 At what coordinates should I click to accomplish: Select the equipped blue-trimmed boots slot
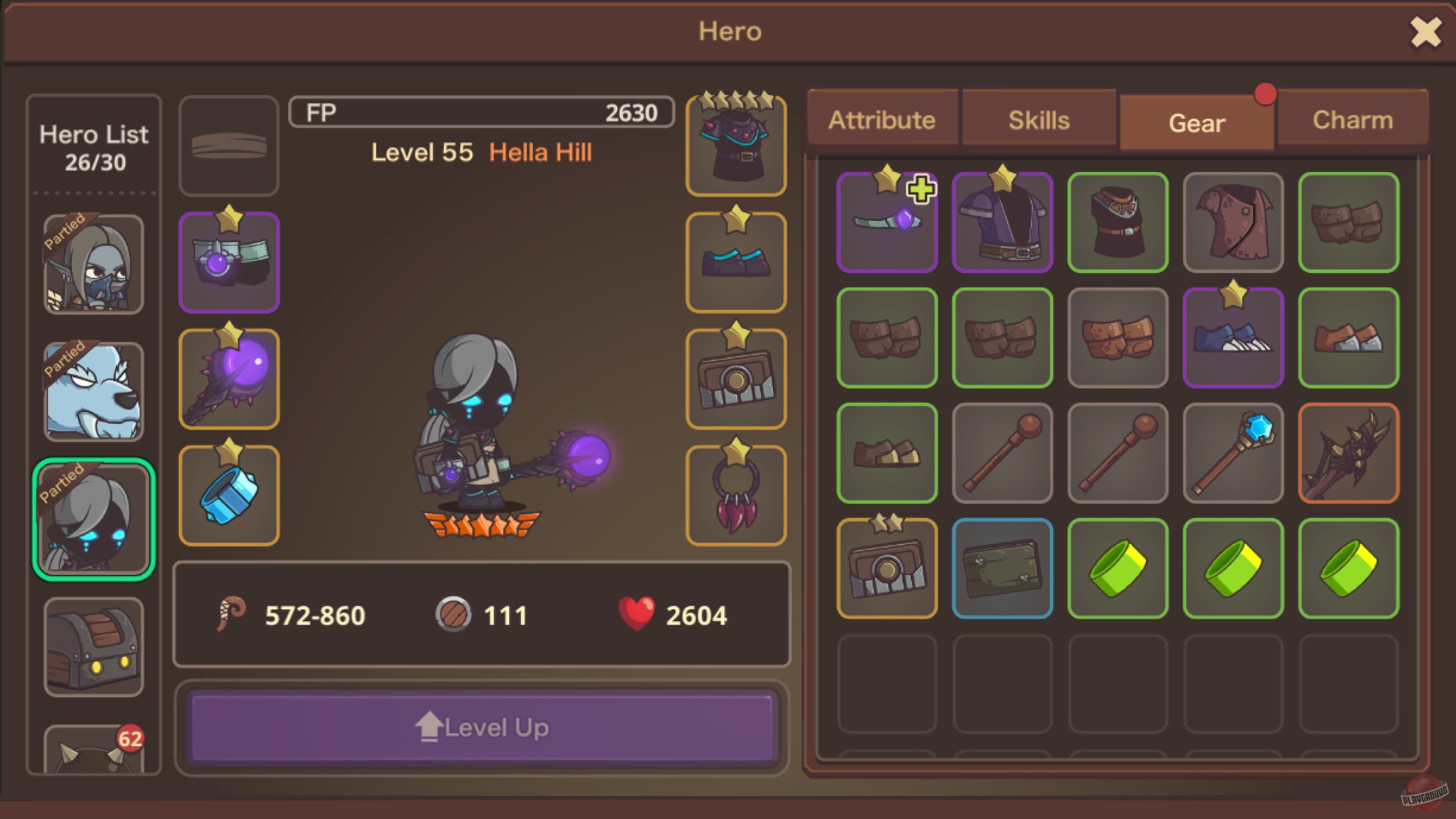click(735, 262)
